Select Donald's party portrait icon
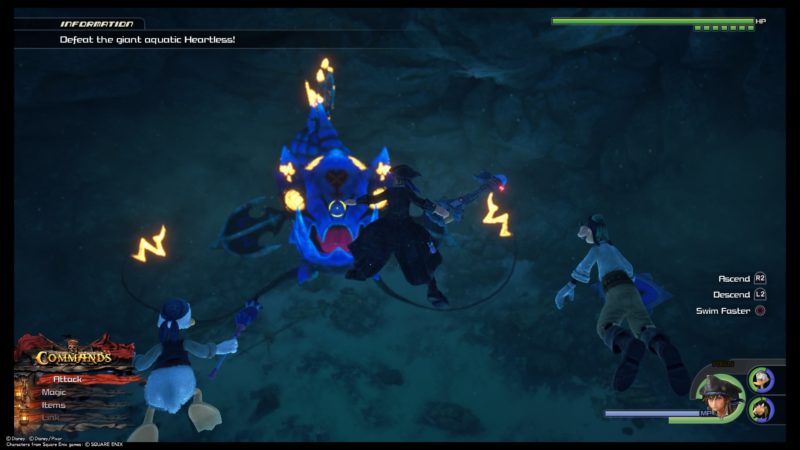Image resolution: width=800 pixels, height=450 pixels. click(761, 380)
